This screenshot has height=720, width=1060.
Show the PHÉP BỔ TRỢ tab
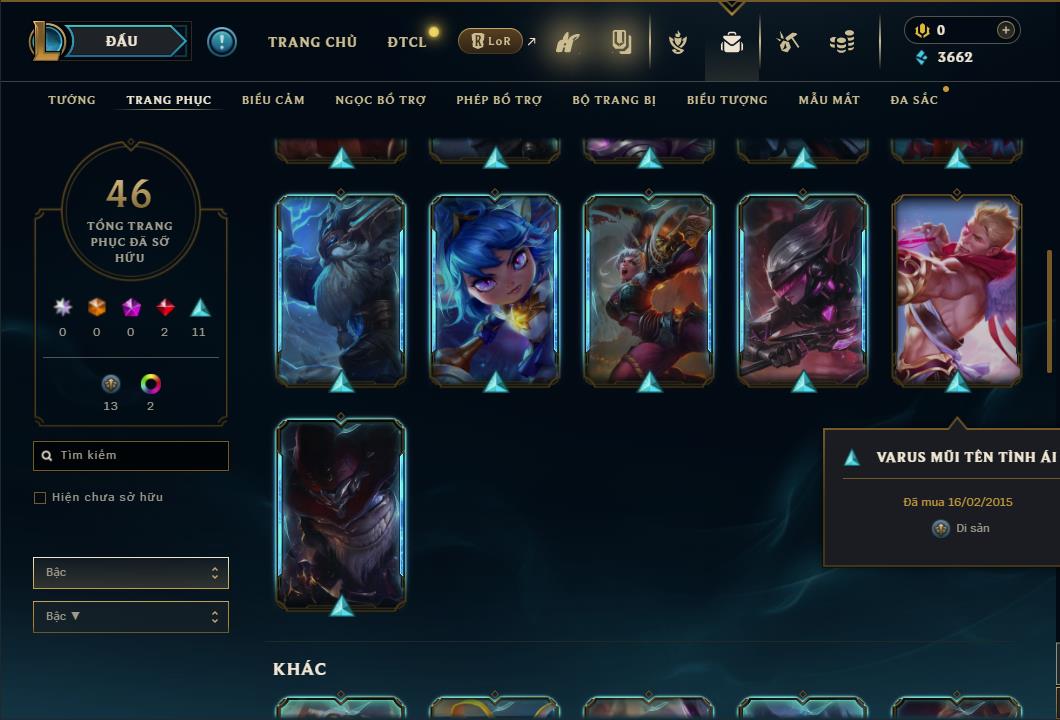[499, 100]
